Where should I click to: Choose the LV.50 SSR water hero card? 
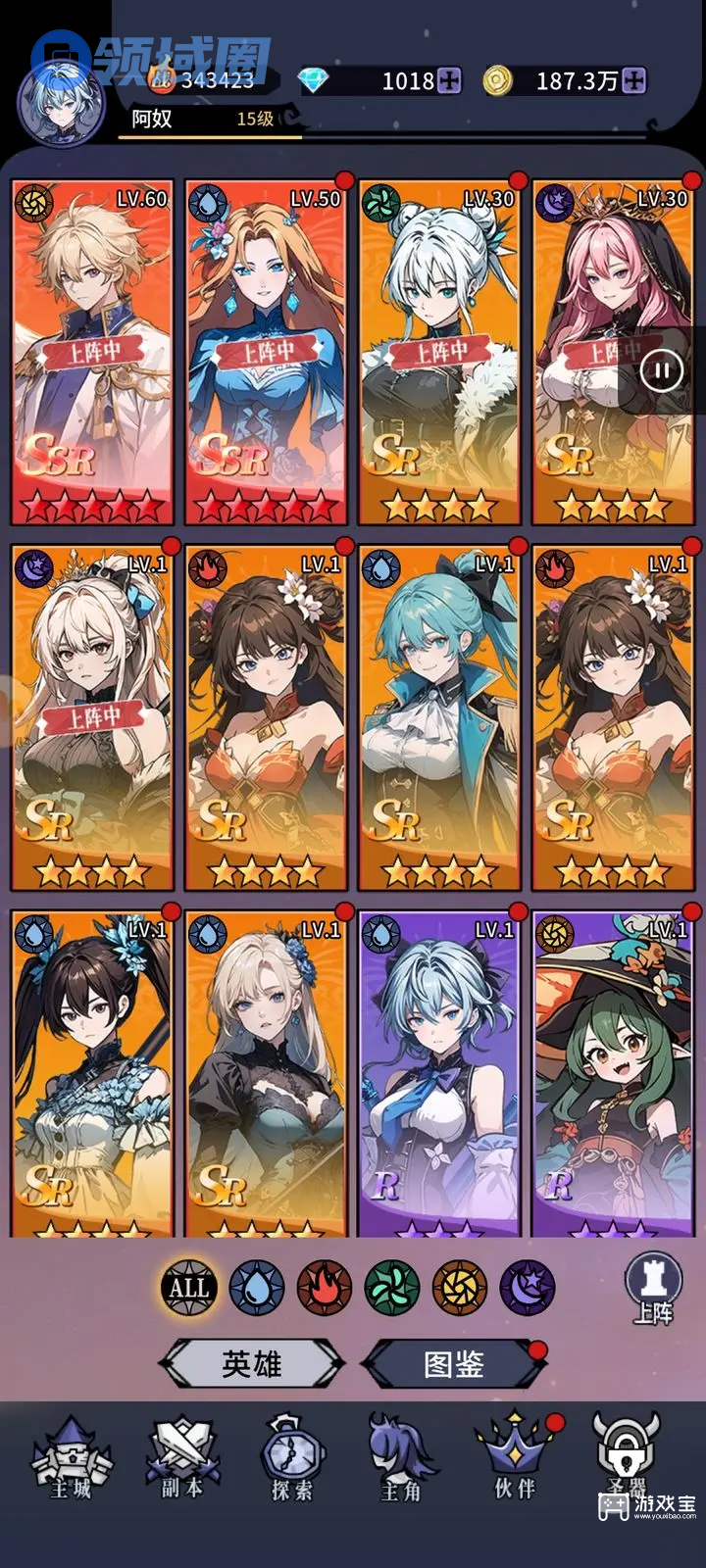(x=266, y=353)
